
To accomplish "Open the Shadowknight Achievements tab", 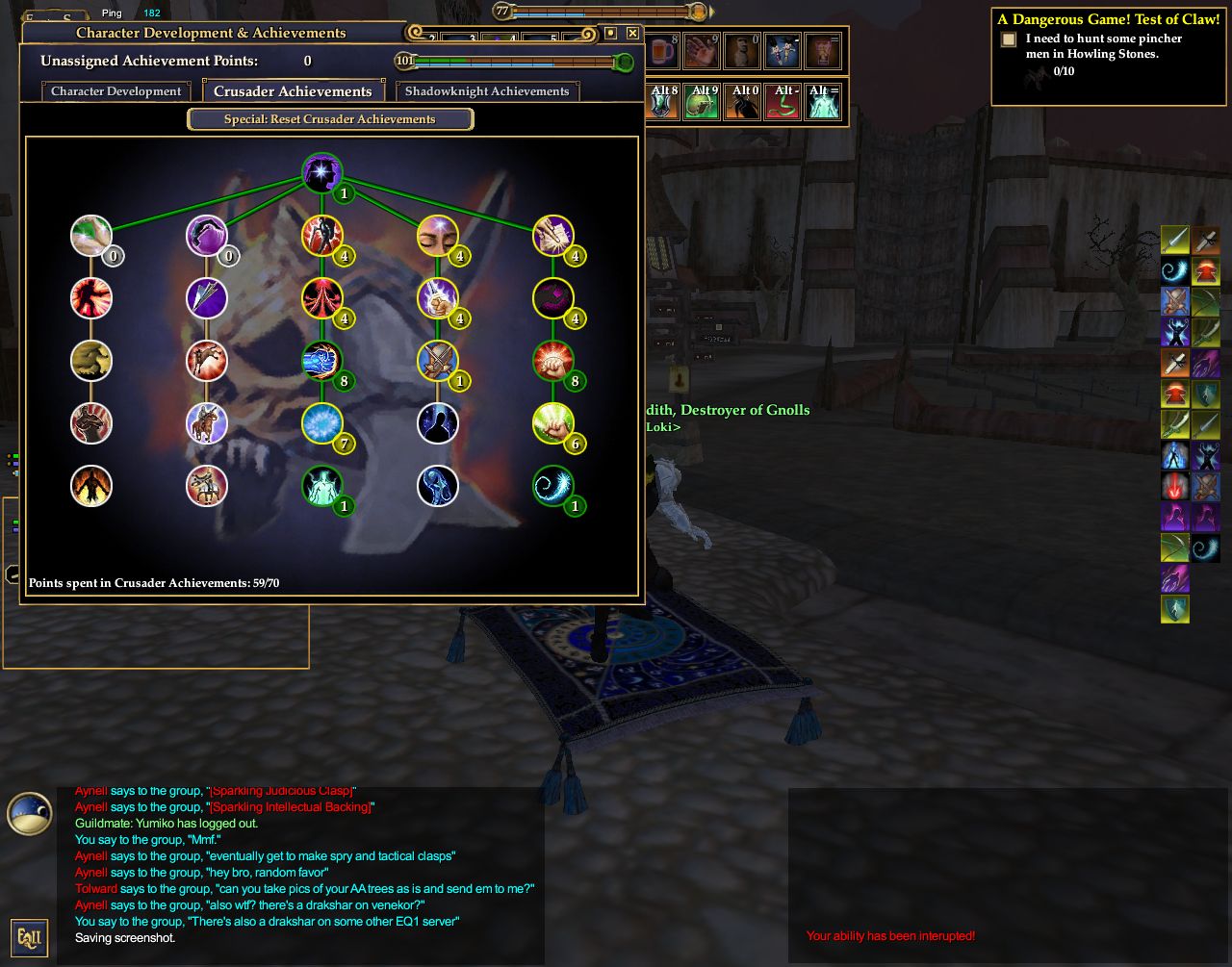I will pyautogui.click(x=487, y=91).
